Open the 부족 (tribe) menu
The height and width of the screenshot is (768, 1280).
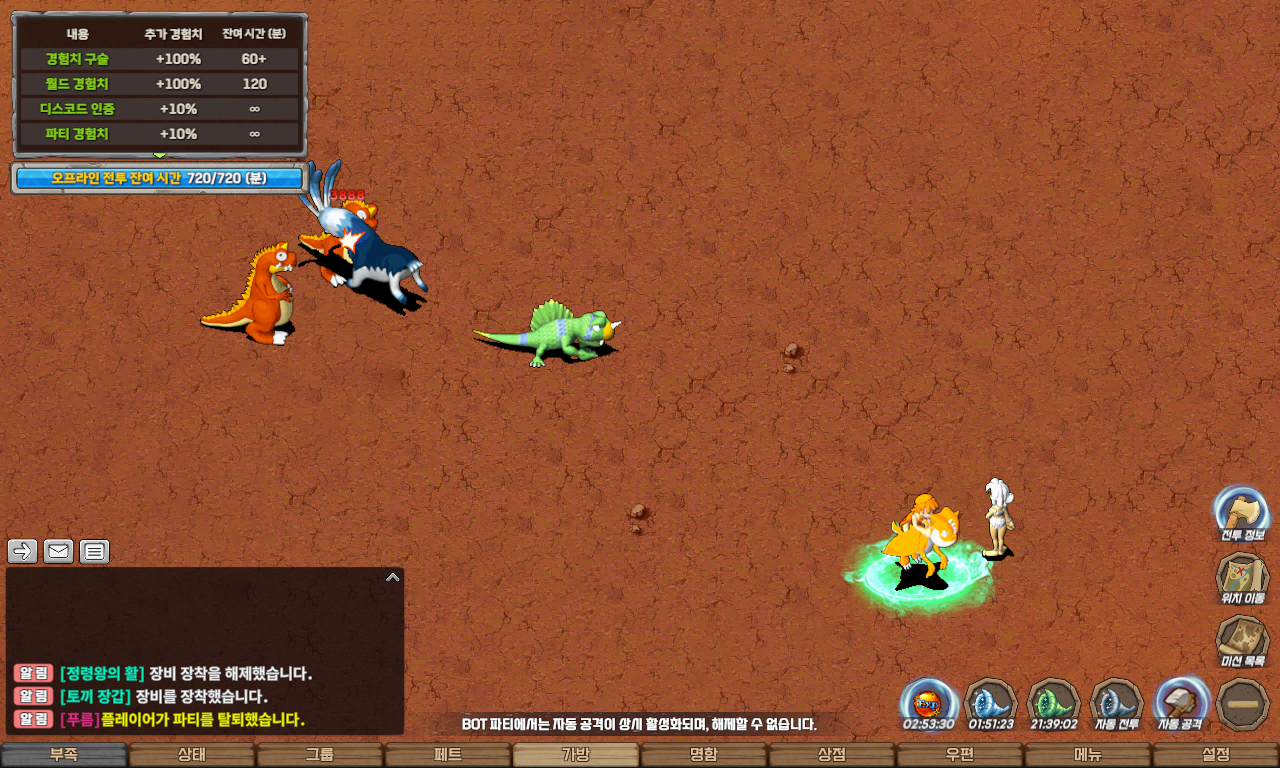point(64,755)
